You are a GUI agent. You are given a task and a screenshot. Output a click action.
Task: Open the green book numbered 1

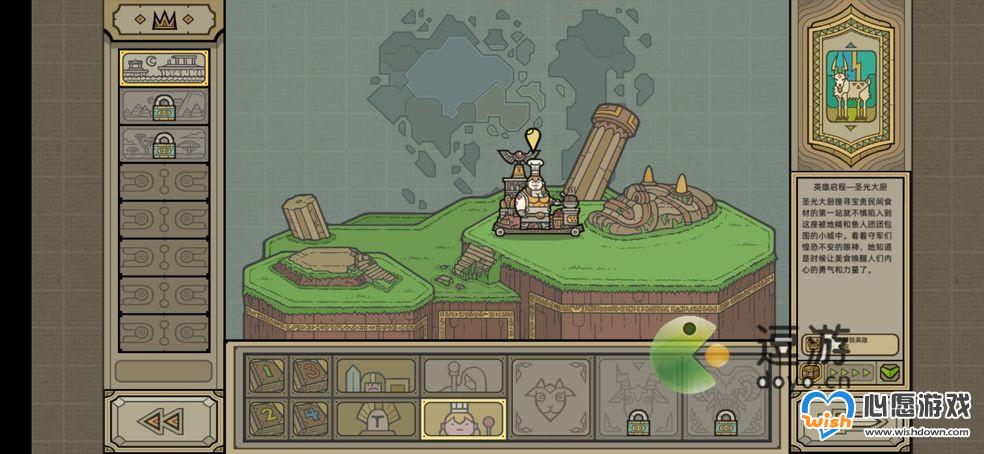pos(266,375)
